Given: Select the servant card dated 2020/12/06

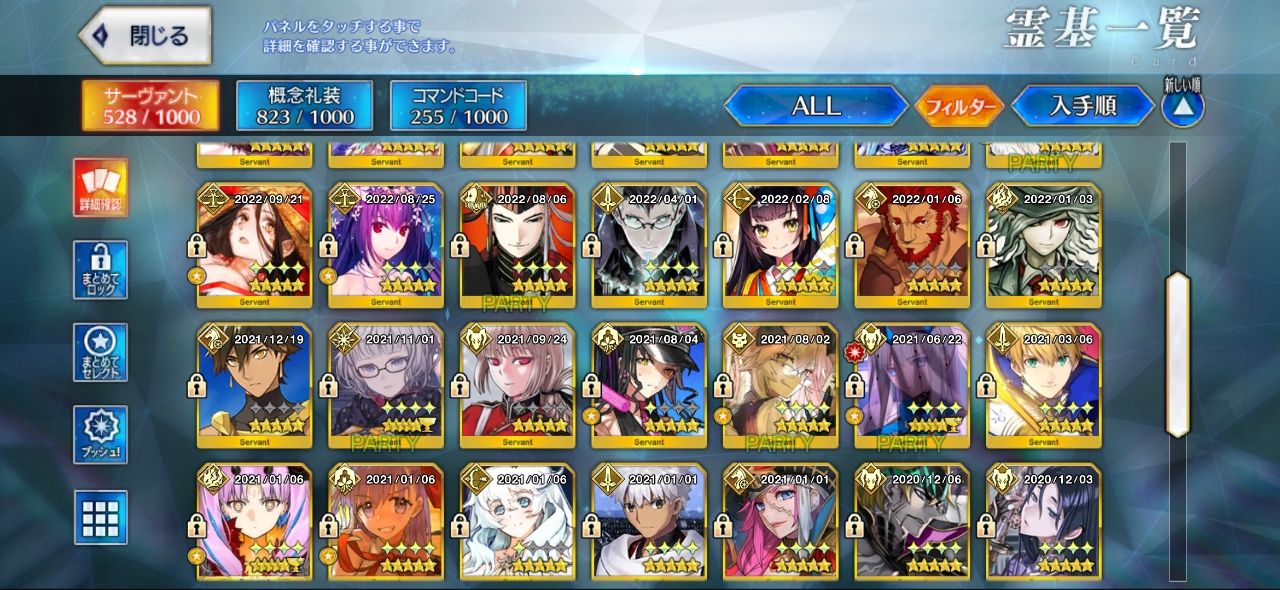Looking at the screenshot, I should 912,522.
